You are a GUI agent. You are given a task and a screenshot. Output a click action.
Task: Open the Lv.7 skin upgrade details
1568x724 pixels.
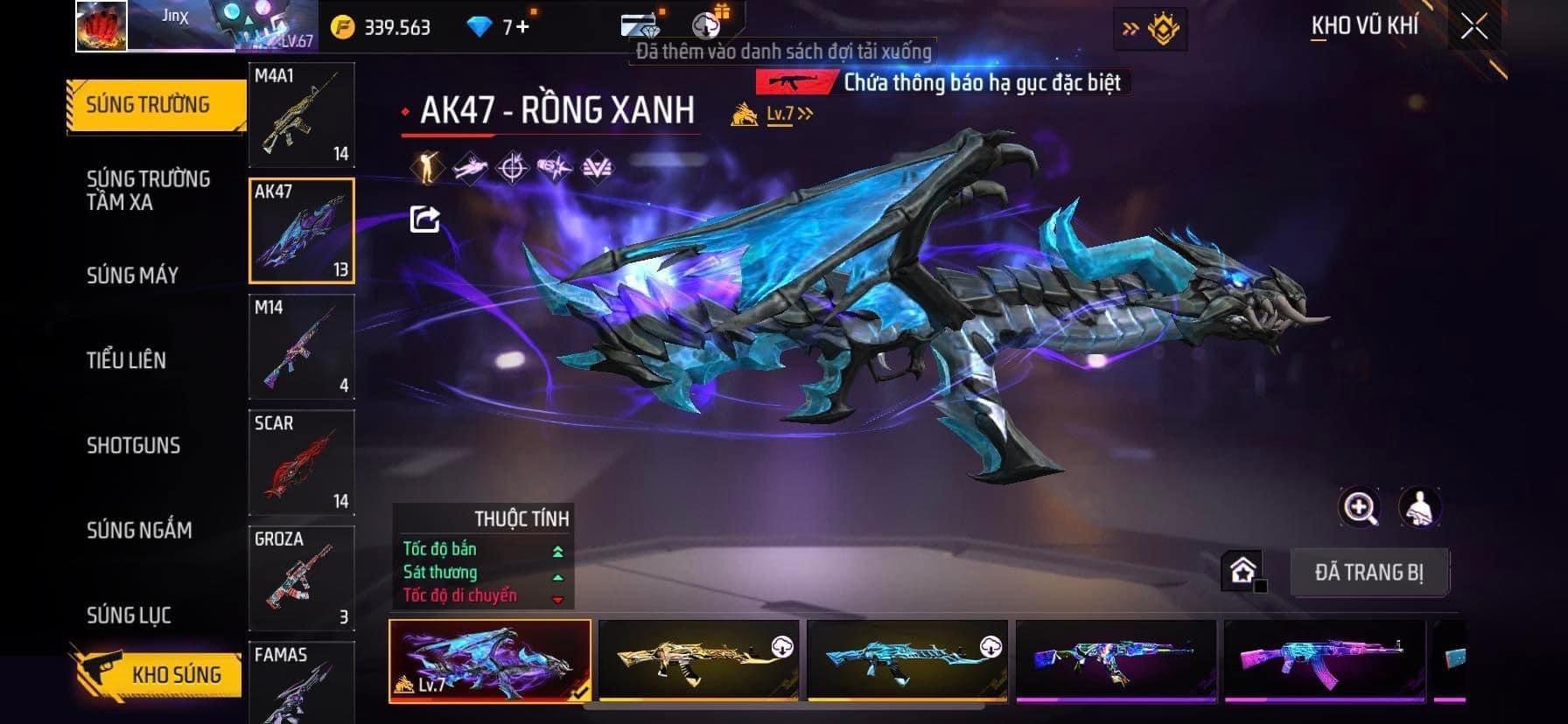coord(788,114)
